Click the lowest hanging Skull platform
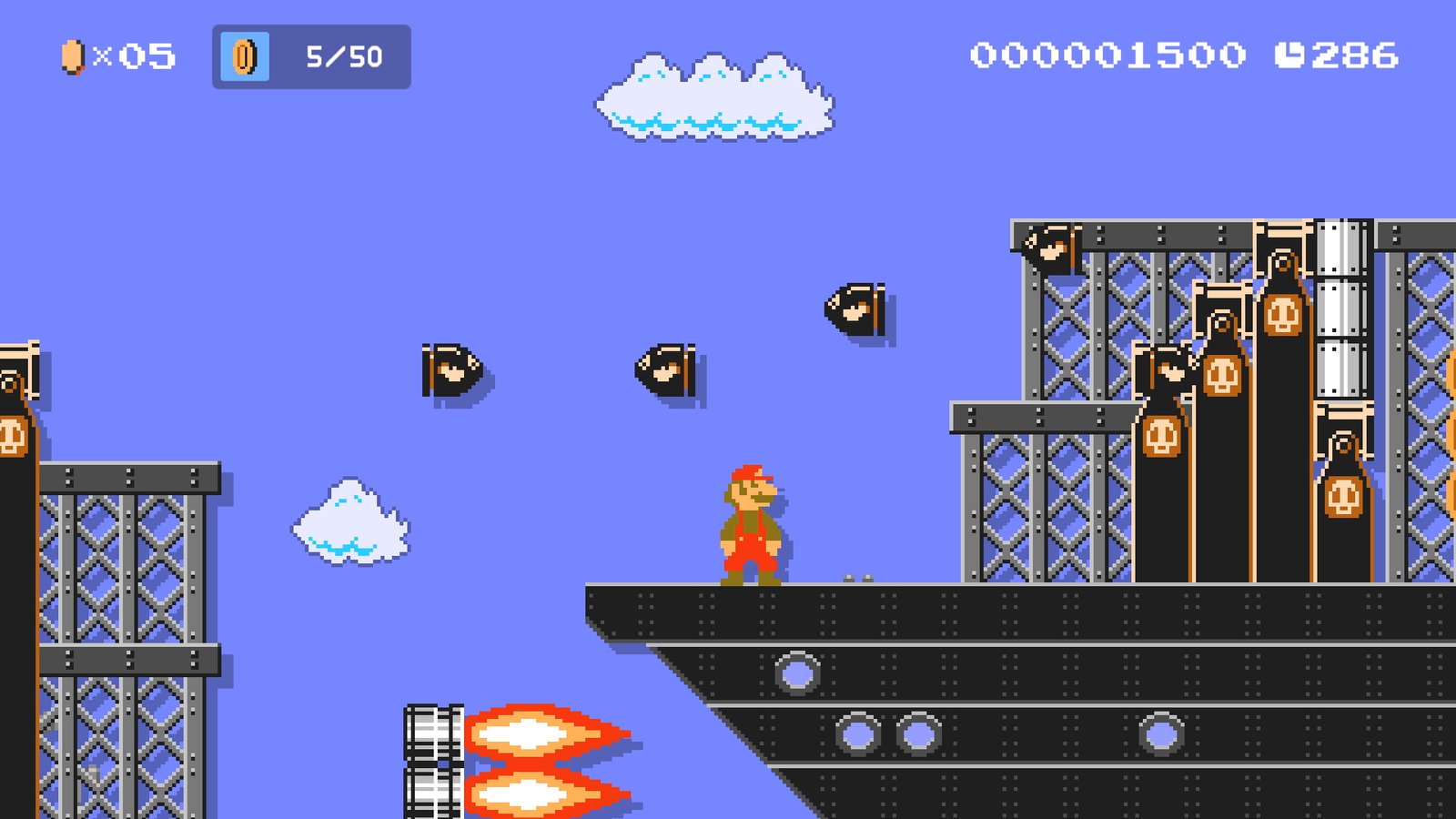Screen dimensions: 1456x819 [1344, 496]
